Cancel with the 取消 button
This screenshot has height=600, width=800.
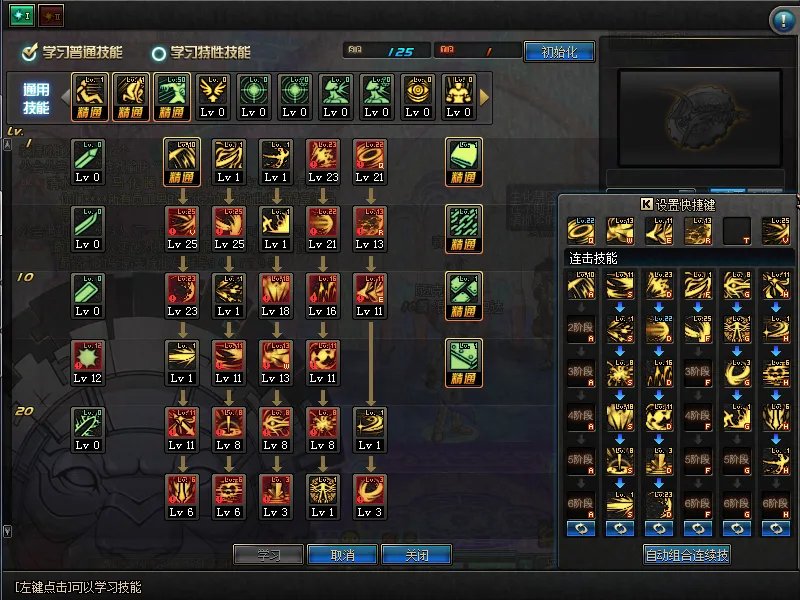pyautogui.click(x=343, y=555)
